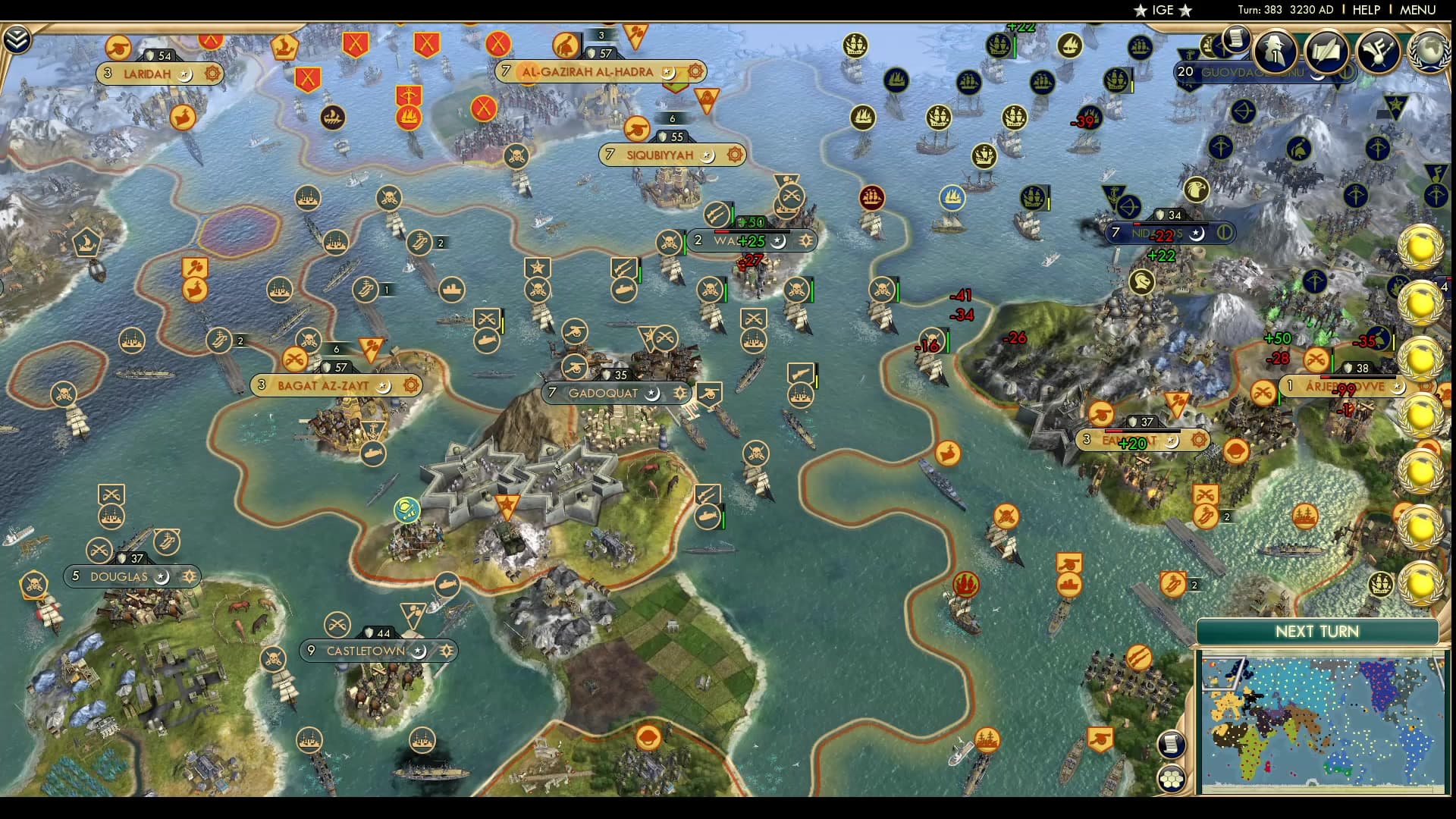
Task: Open the MENU at top right
Action: [1419, 11]
